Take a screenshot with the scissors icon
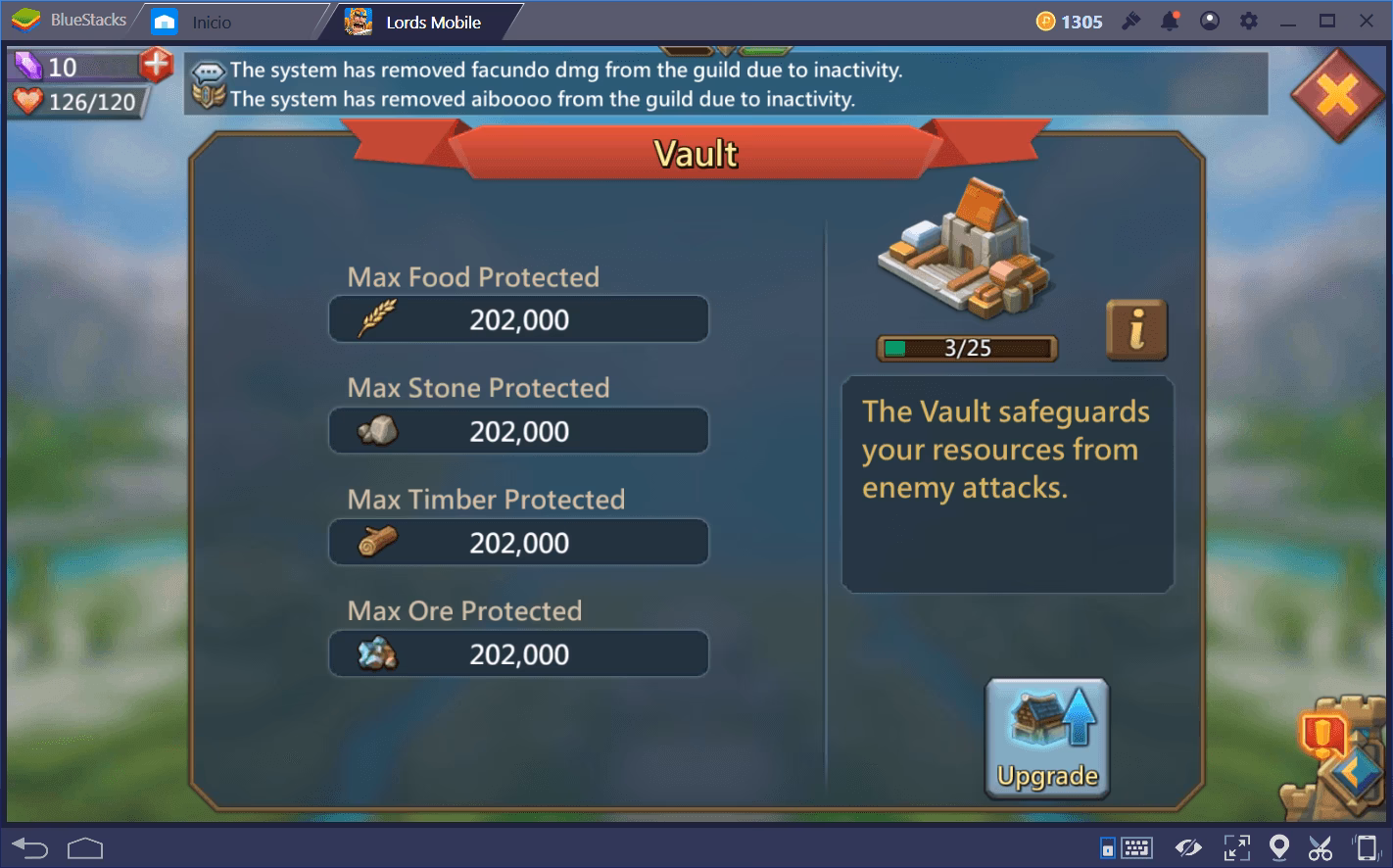The width and height of the screenshot is (1393, 868). click(1321, 845)
